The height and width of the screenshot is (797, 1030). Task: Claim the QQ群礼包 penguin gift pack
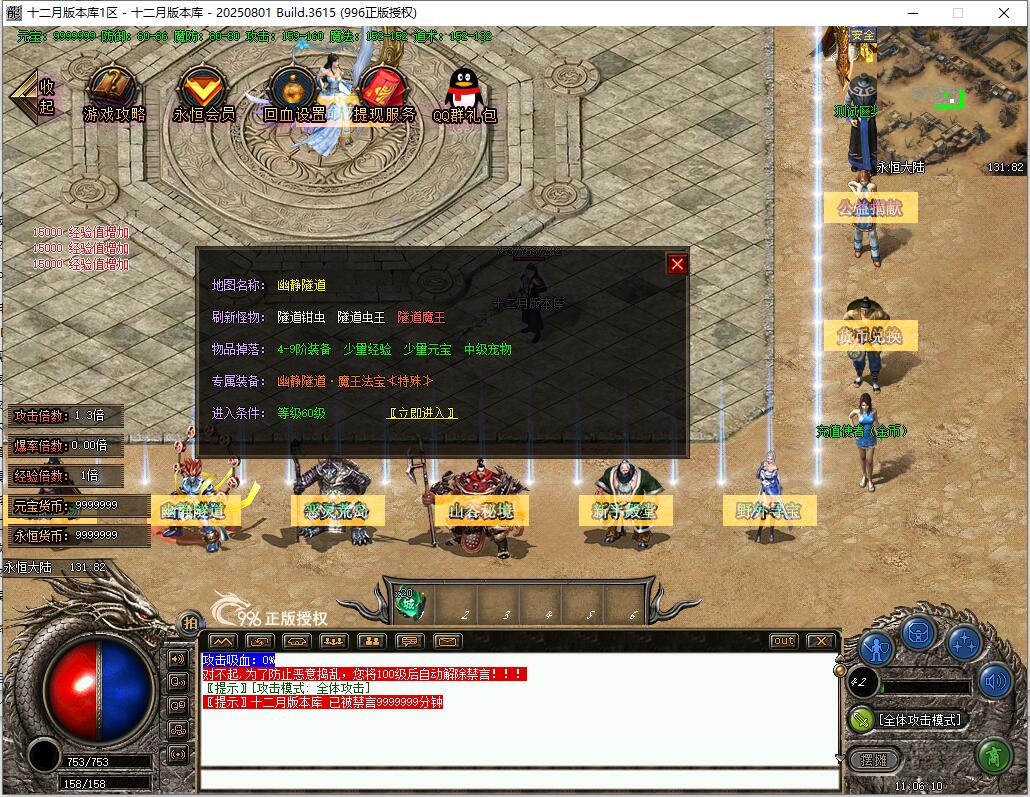pos(463,94)
